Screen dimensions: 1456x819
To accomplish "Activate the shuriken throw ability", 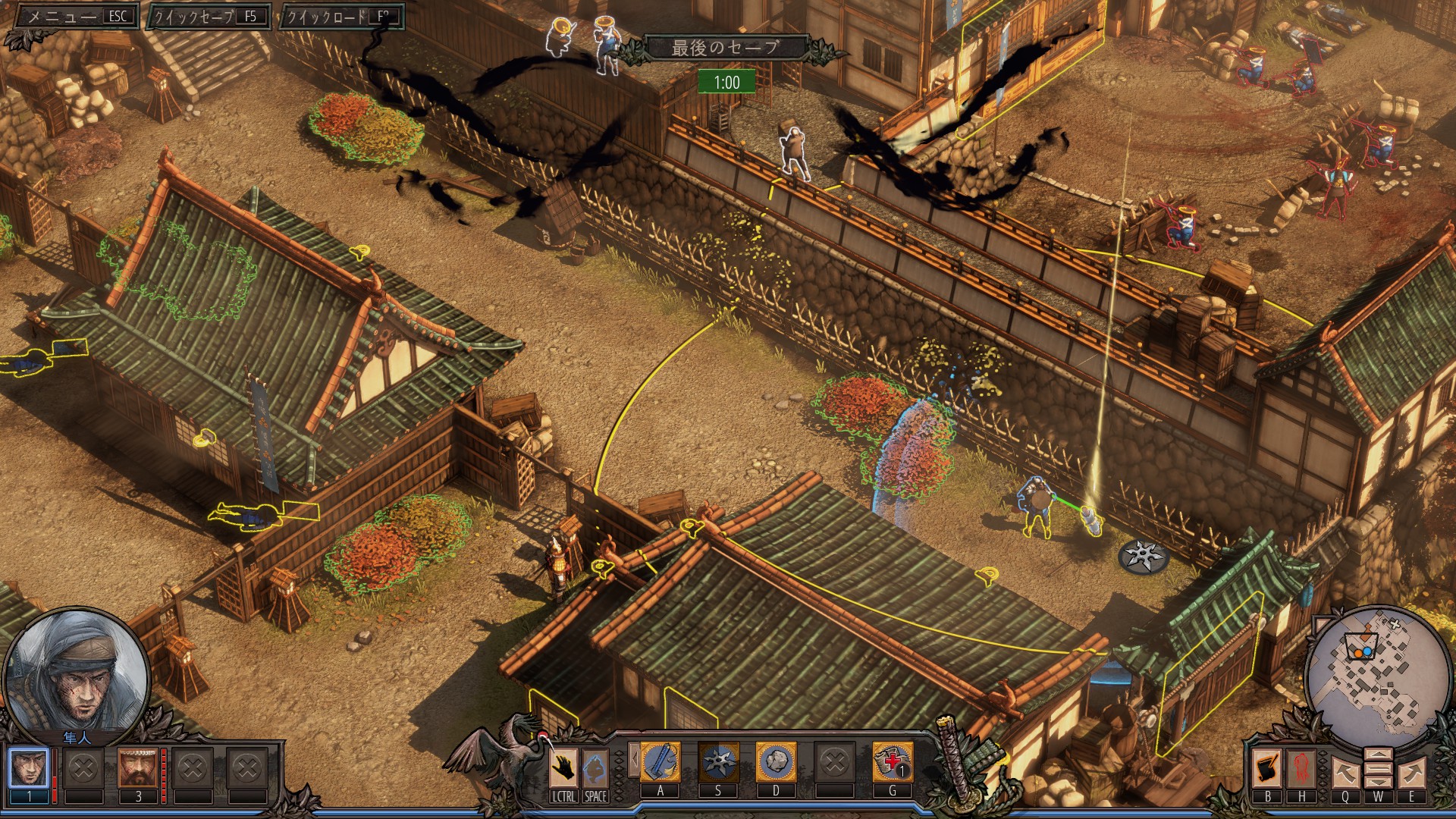I will click(718, 761).
